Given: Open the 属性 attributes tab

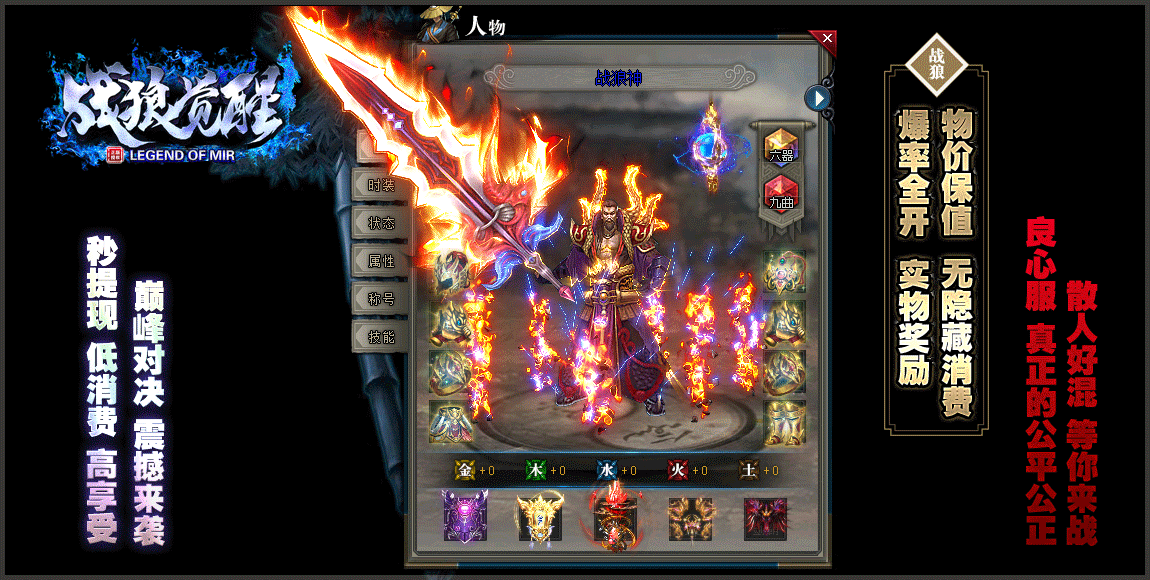Looking at the screenshot, I should (380, 261).
